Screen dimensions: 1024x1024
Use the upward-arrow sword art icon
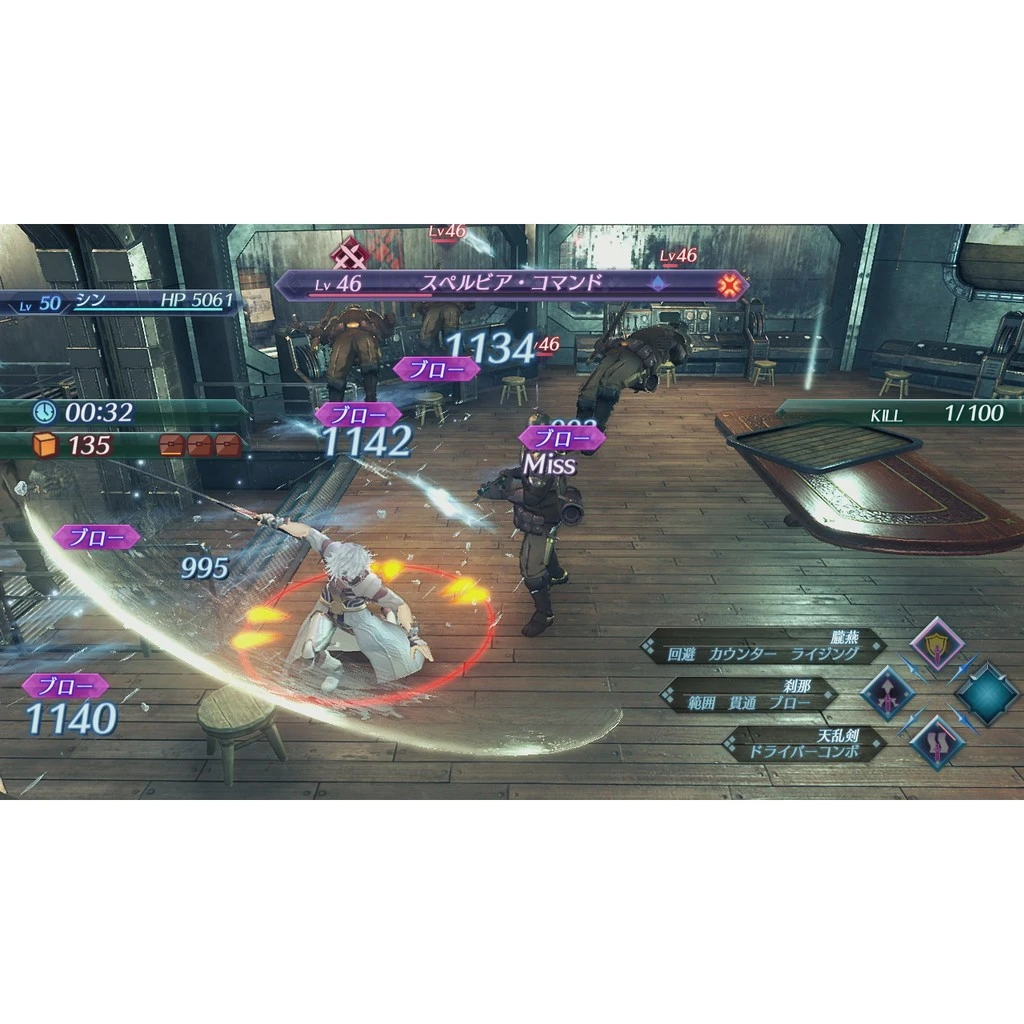tap(888, 693)
